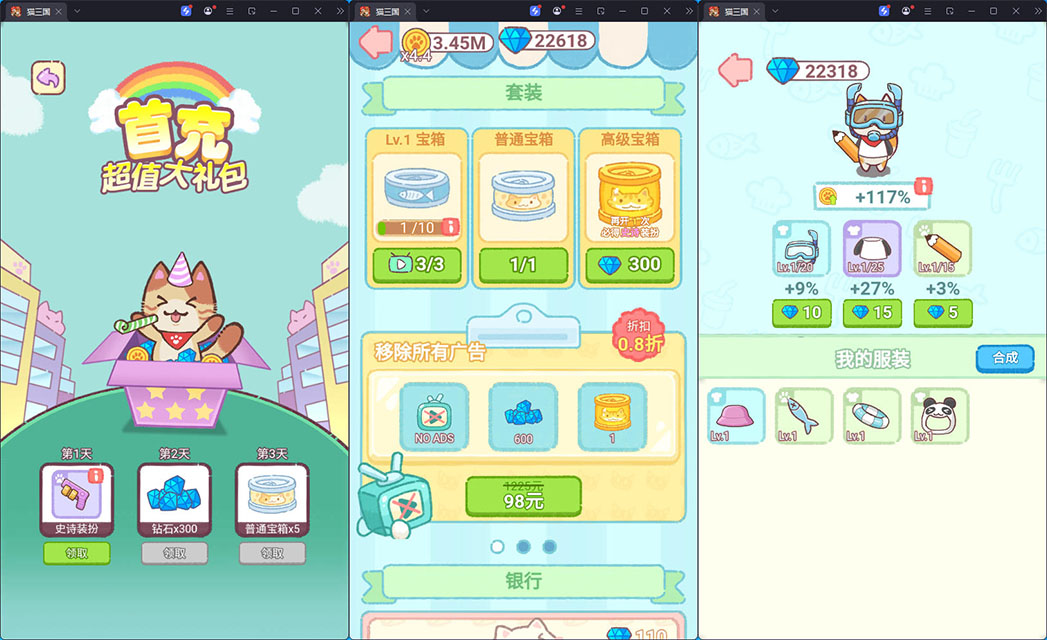The height and width of the screenshot is (640, 1047).
Task: Click the grey 领取 button under 钻石x300
Action: click(174, 553)
